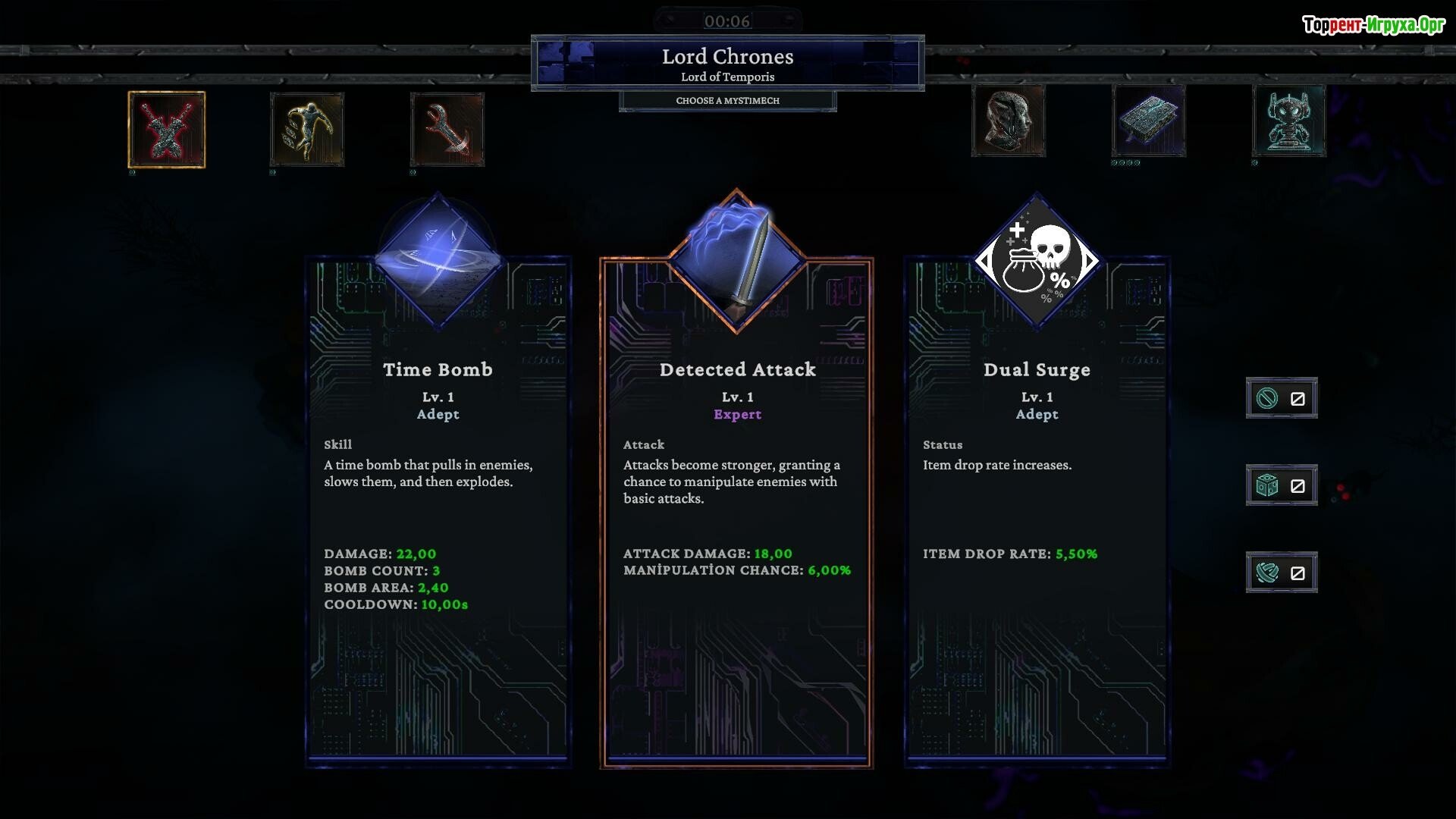Click the book icon
This screenshot has width=1456, height=819.
[x=1149, y=121]
